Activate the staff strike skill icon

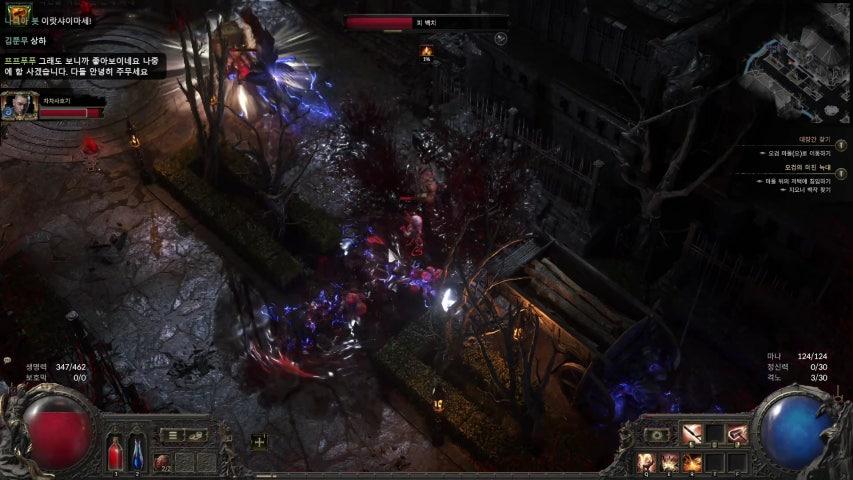point(691,434)
